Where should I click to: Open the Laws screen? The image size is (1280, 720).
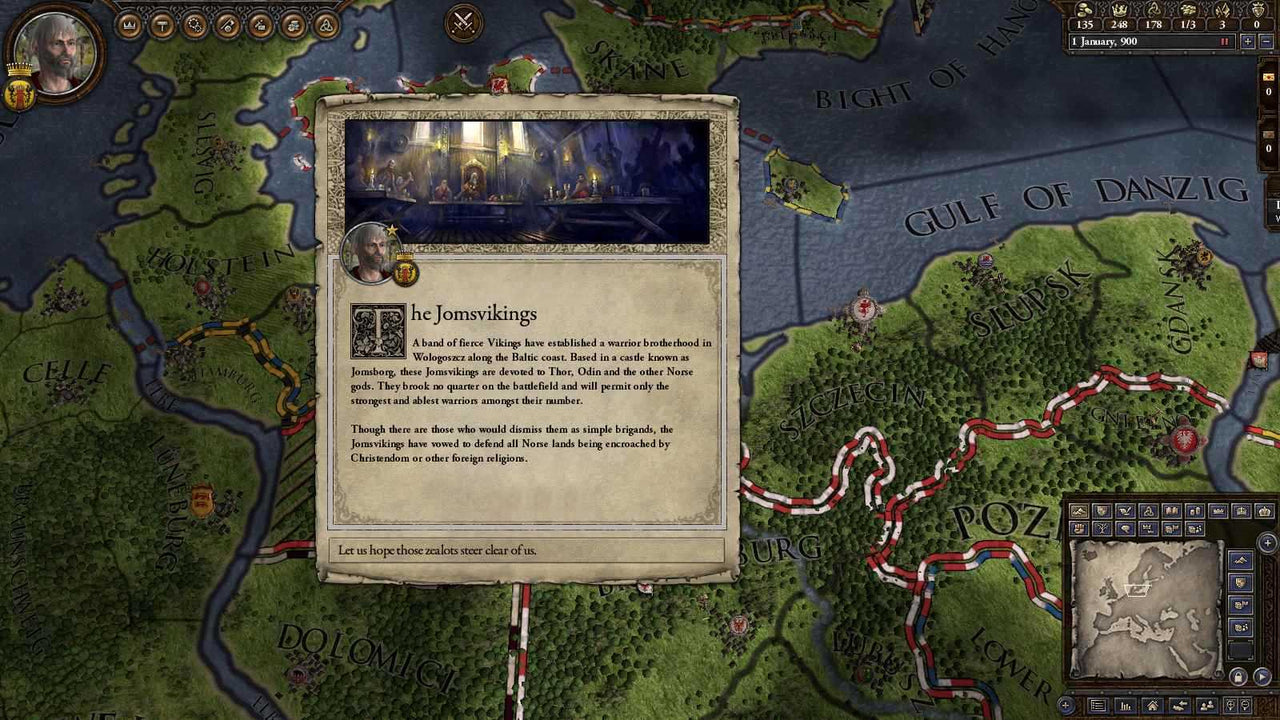(162, 25)
